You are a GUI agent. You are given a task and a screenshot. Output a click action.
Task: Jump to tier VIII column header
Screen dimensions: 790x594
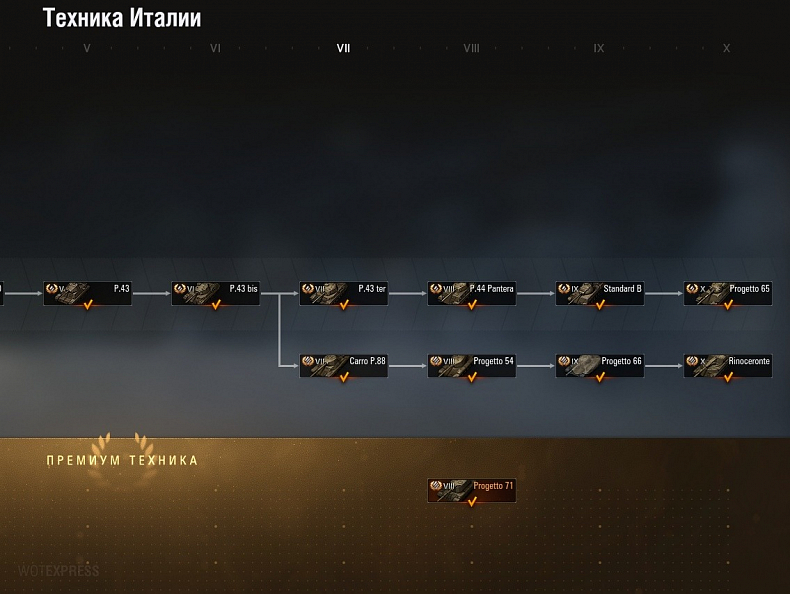tap(471, 48)
